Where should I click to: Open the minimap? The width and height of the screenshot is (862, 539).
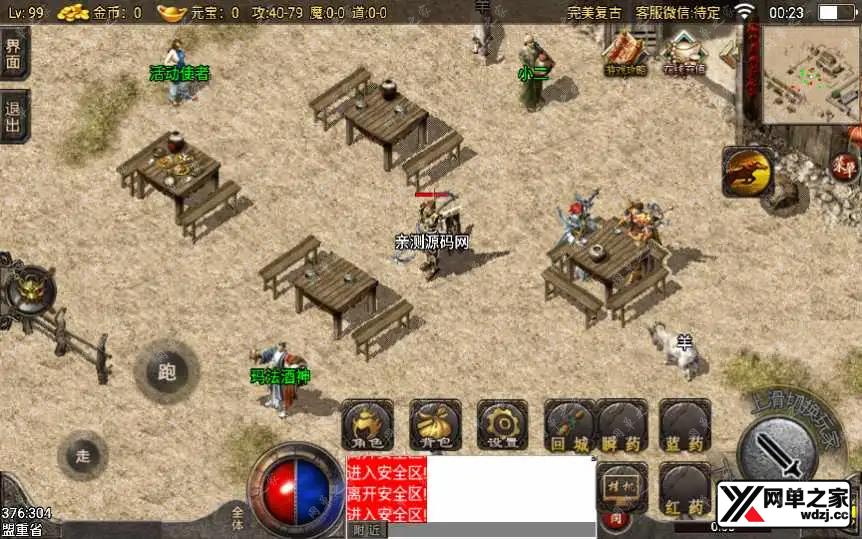(810, 73)
